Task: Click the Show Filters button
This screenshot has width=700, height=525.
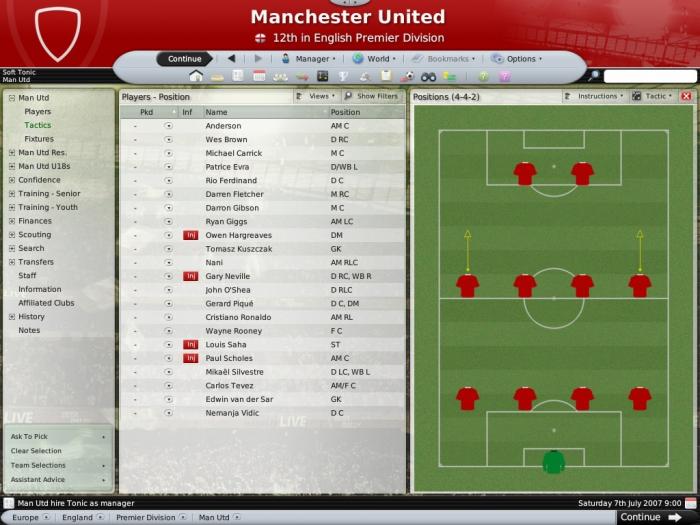Action: coord(377,96)
